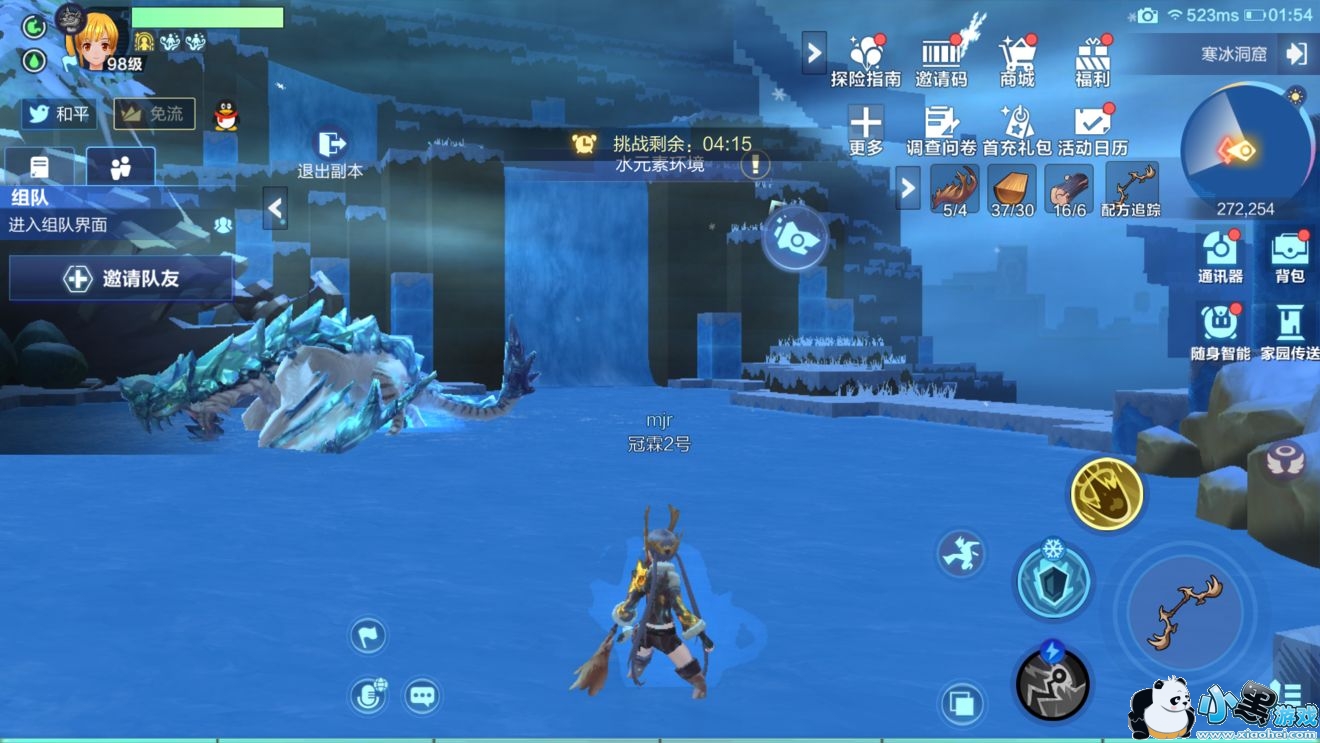
Task: Open the 邀请码 invitation code menu
Action: [x=941, y=60]
